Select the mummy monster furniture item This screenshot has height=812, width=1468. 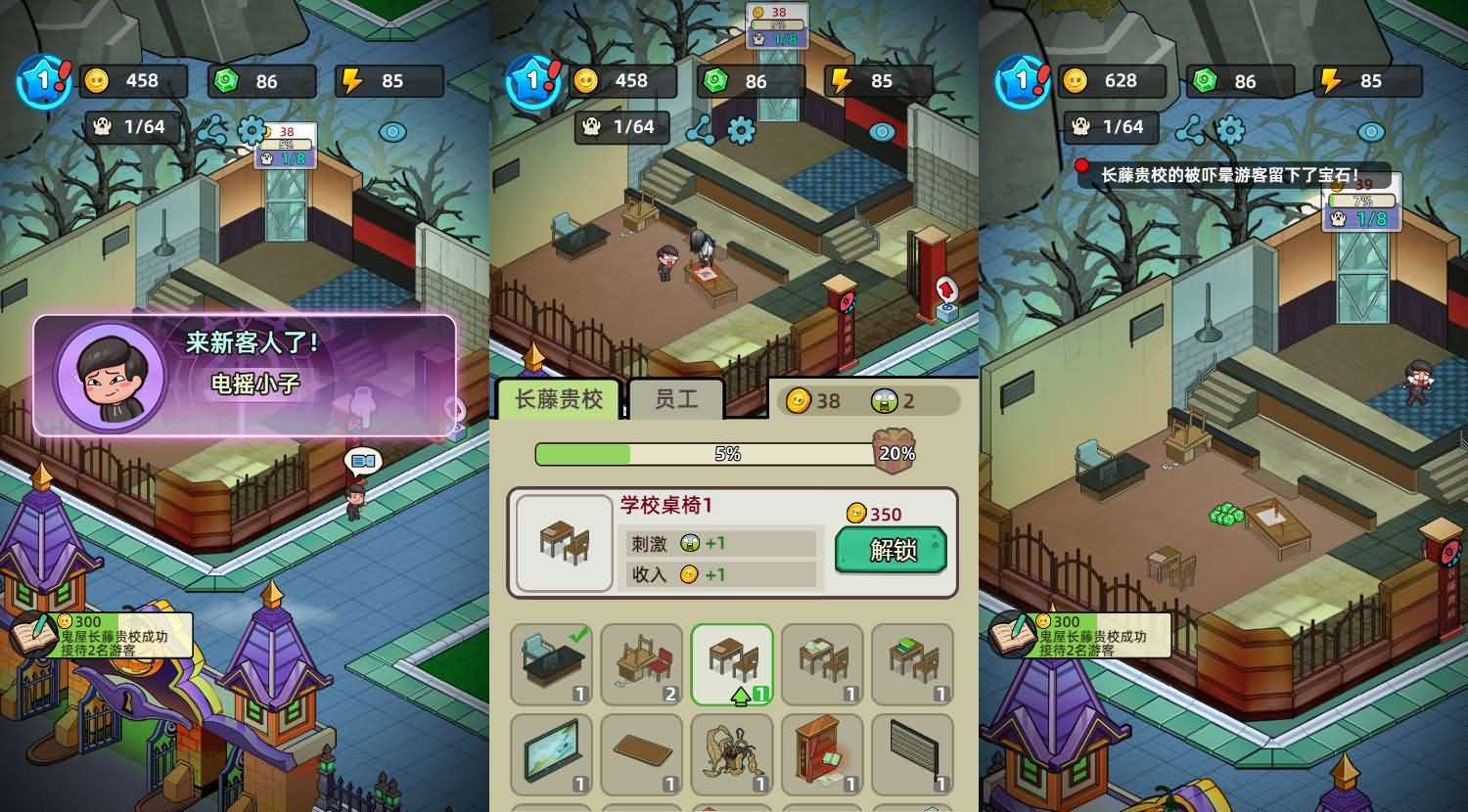point(732,755)
